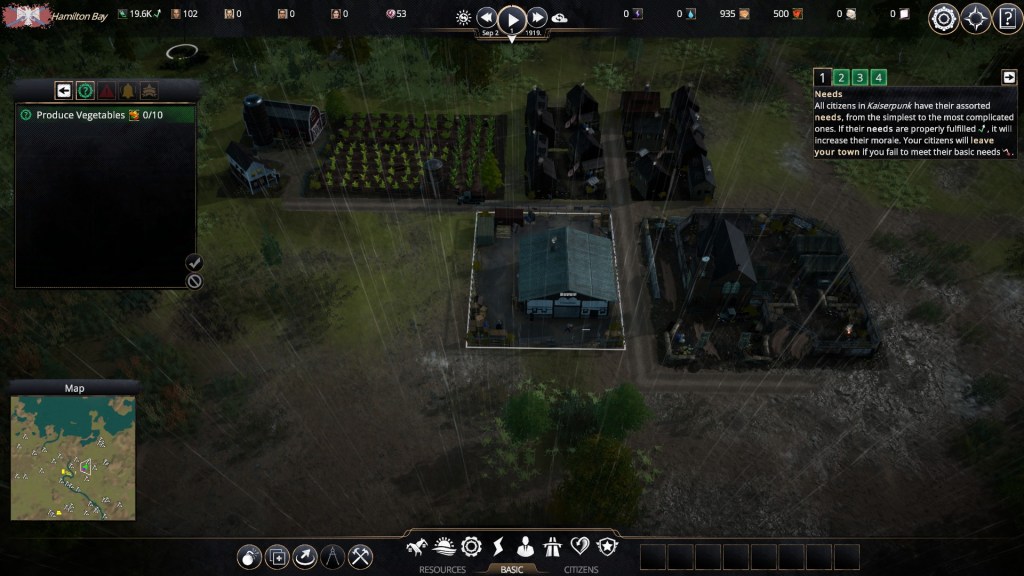Image resolution: width=1024 pixels, height=576 pixels.
Task: Click the play button to resume time
Action: (x=512, y=18)
